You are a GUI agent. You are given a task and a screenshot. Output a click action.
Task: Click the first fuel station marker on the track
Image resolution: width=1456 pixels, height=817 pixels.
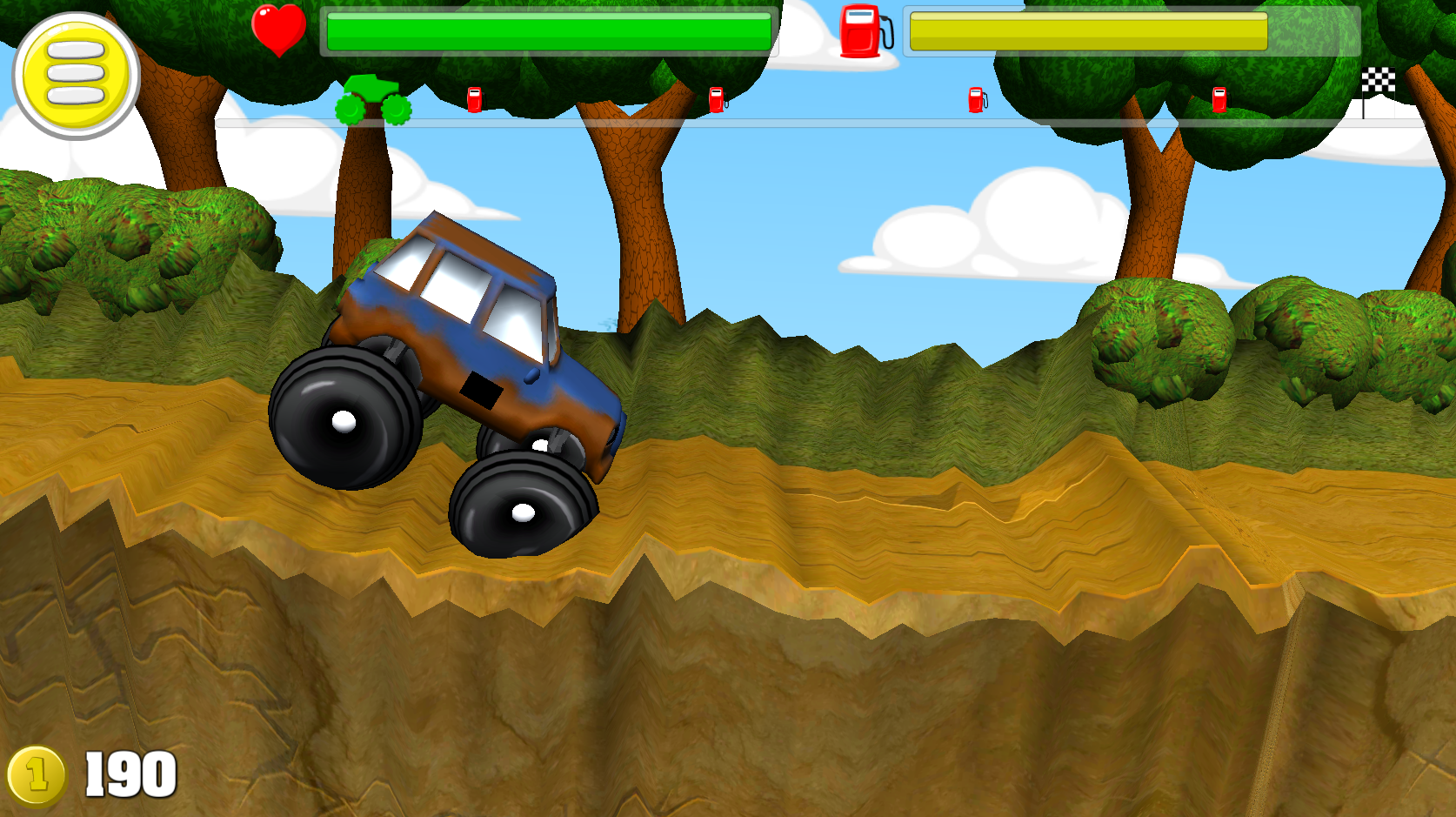[x=475, y=101]
